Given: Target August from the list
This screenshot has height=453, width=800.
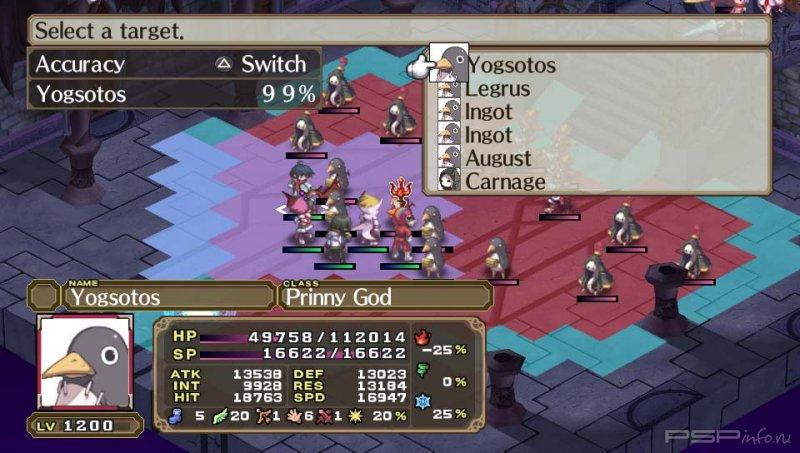Looking at the screenshot, I should [498, 158].
